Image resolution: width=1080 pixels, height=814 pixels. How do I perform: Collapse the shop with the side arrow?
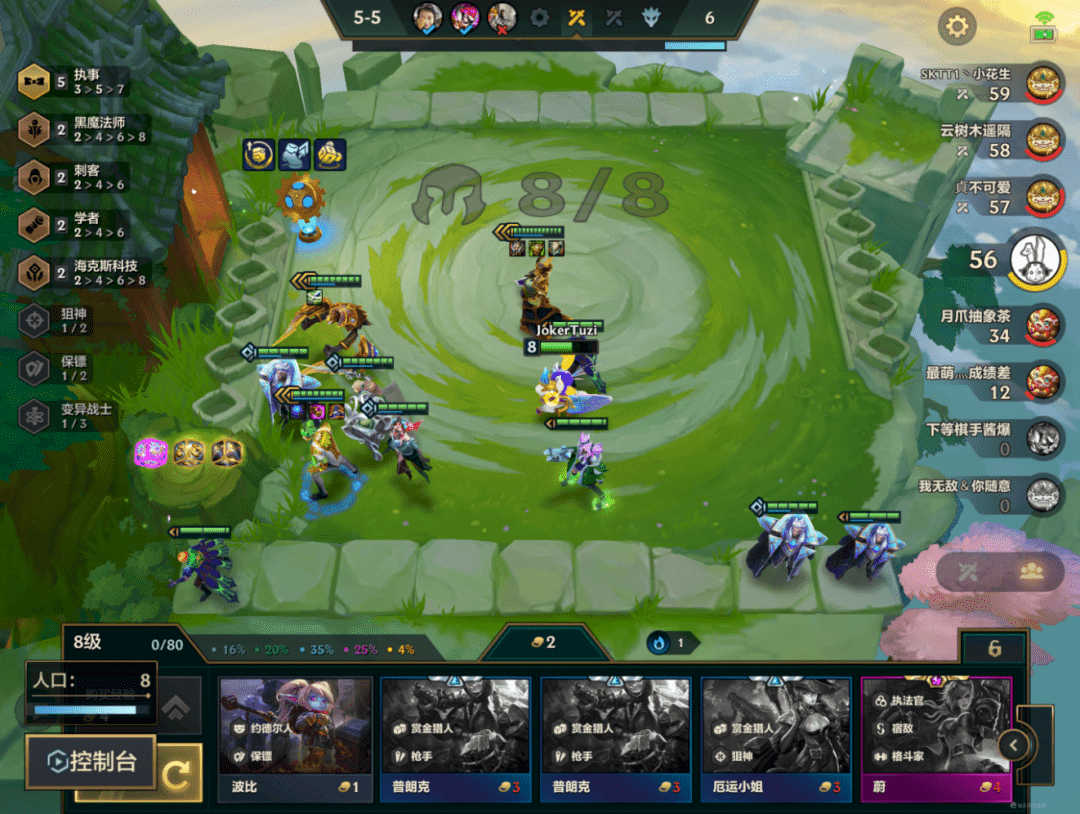click(1014, 745)
